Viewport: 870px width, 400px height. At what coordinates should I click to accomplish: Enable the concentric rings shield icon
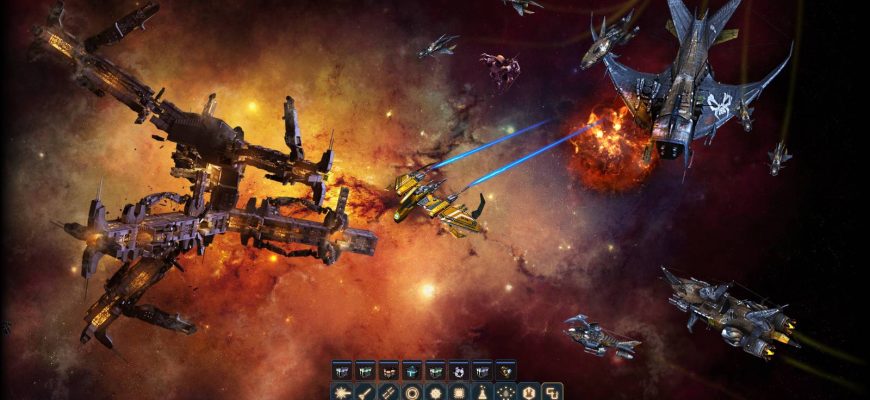[412, 392]
